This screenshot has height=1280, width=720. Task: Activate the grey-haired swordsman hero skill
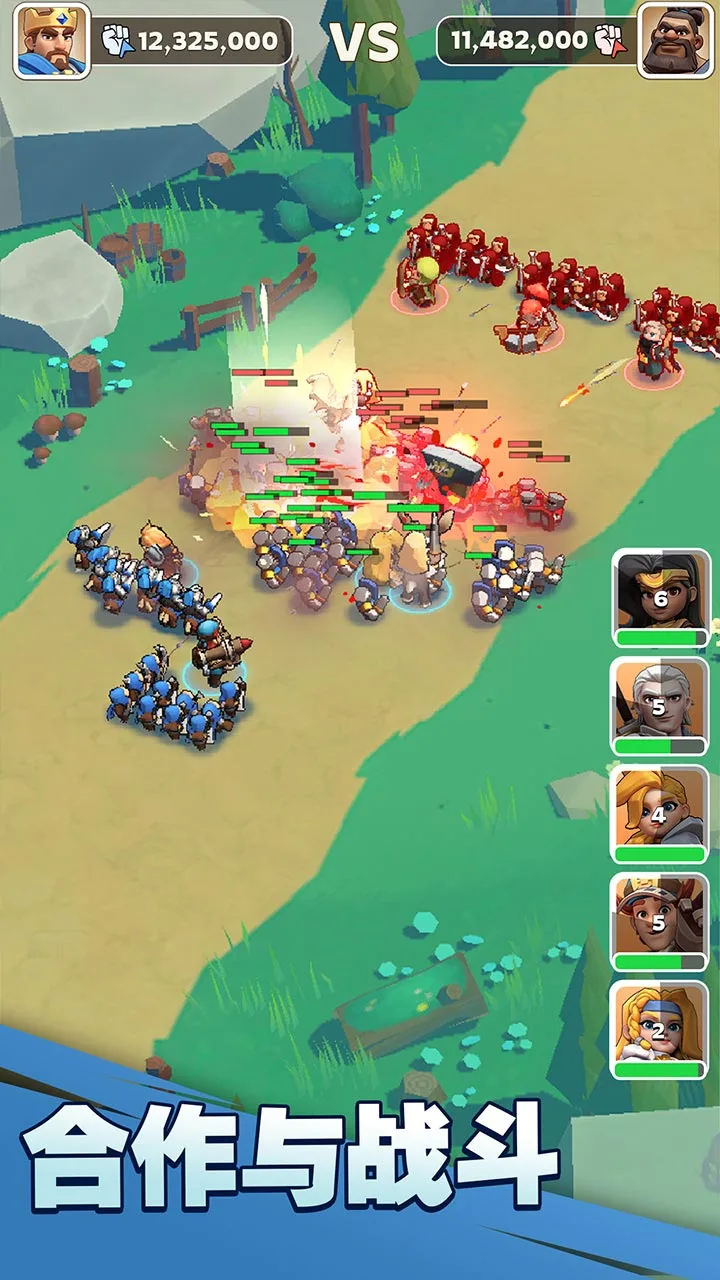click(x=660, y=705)
